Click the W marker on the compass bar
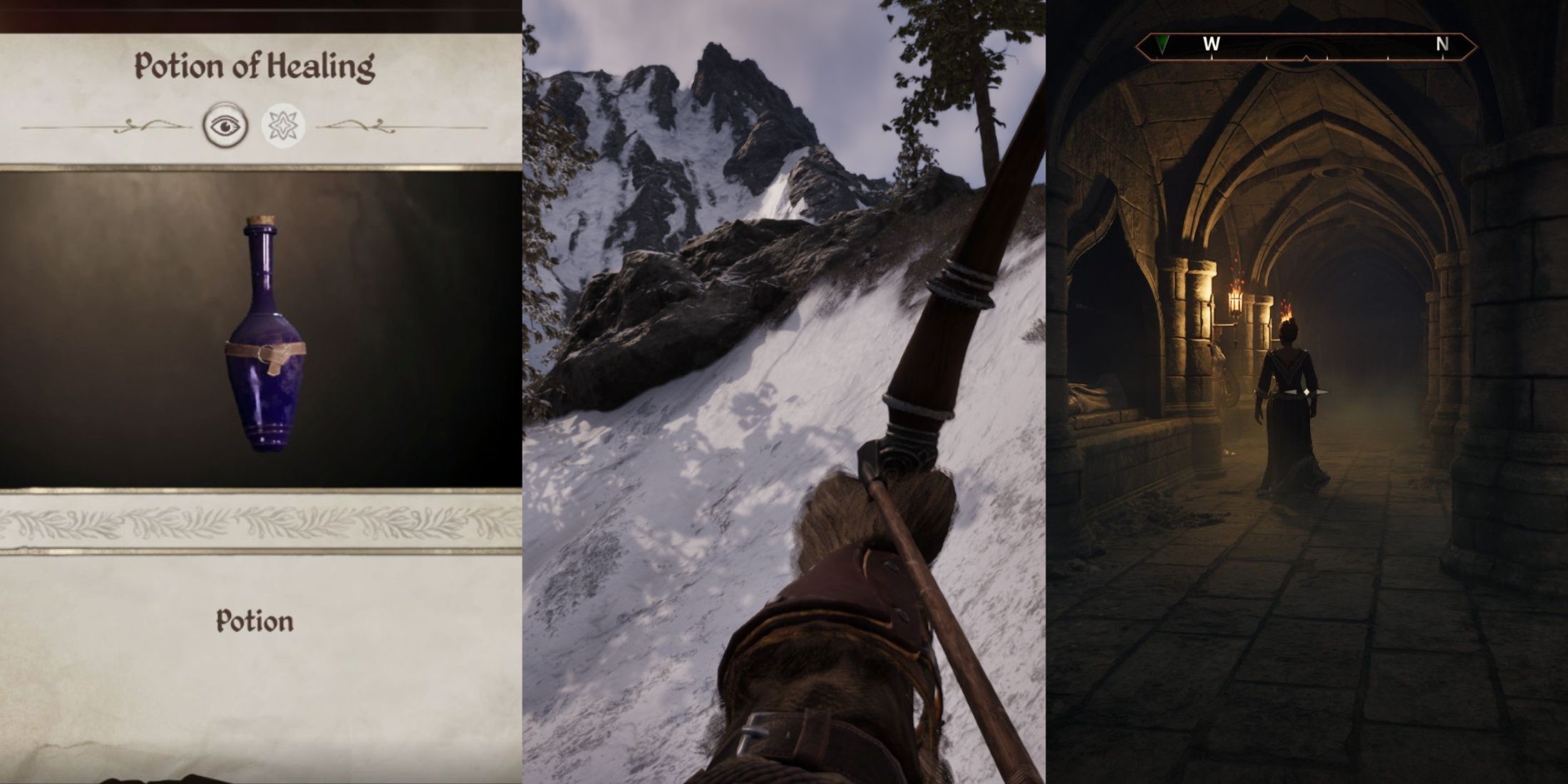 tap(1210, 44)
